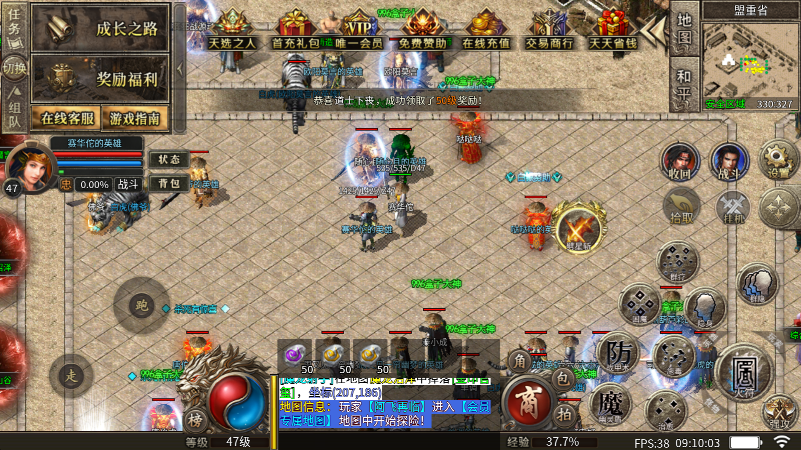Open the 在线充值 online recharge menu

coord(486,30)
